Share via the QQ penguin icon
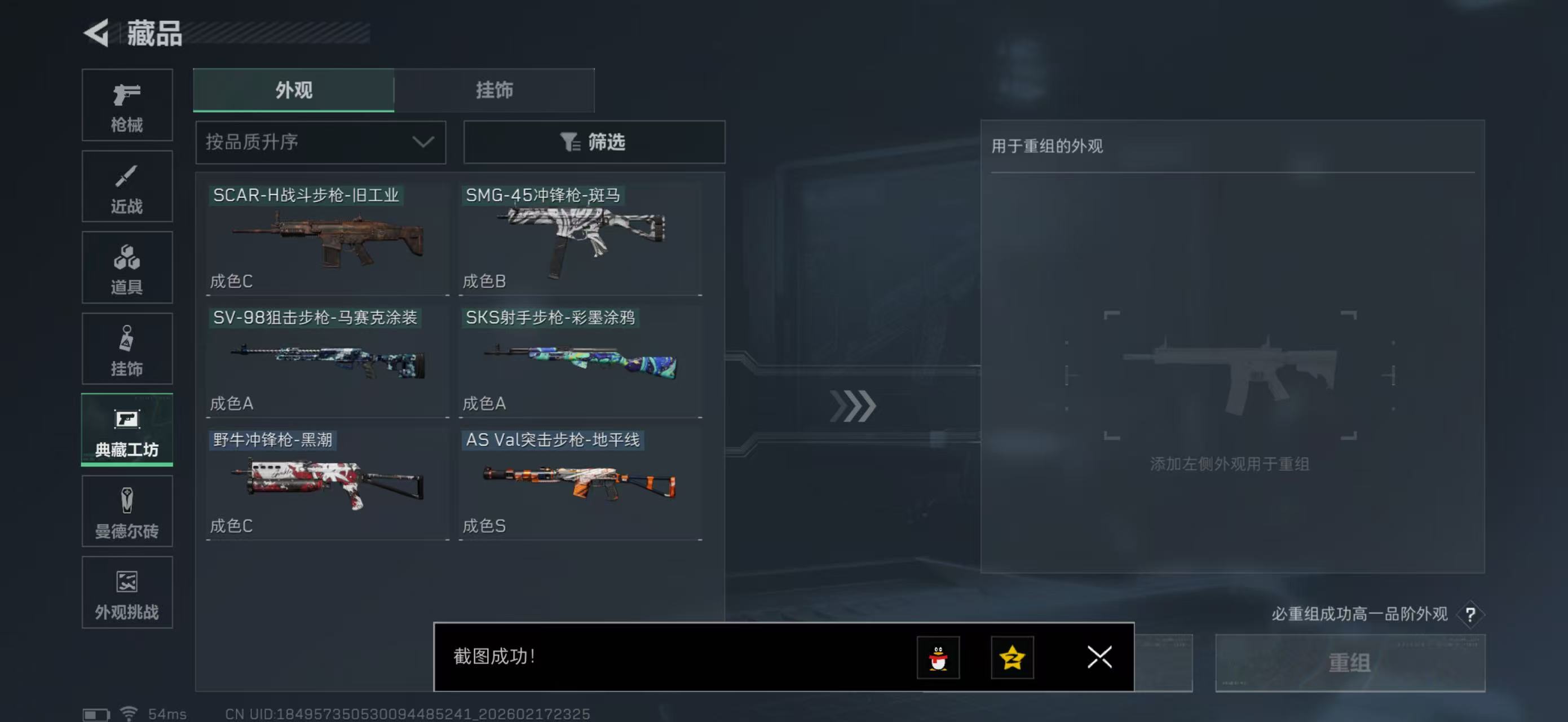The width and height of the screenshot is (1568, 722). click(938, 658)
